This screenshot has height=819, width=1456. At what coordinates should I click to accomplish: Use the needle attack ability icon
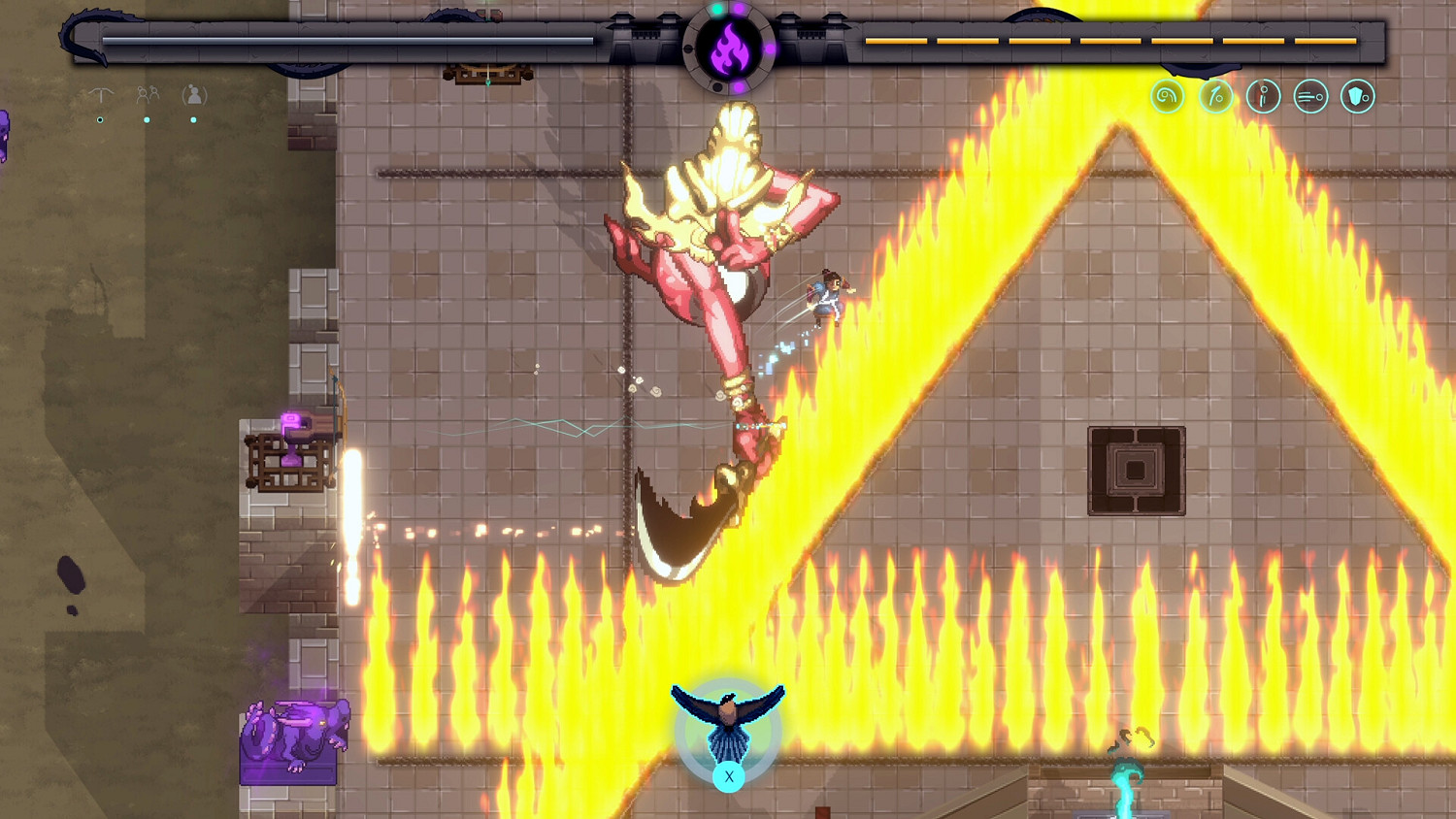pos(1263,96)
